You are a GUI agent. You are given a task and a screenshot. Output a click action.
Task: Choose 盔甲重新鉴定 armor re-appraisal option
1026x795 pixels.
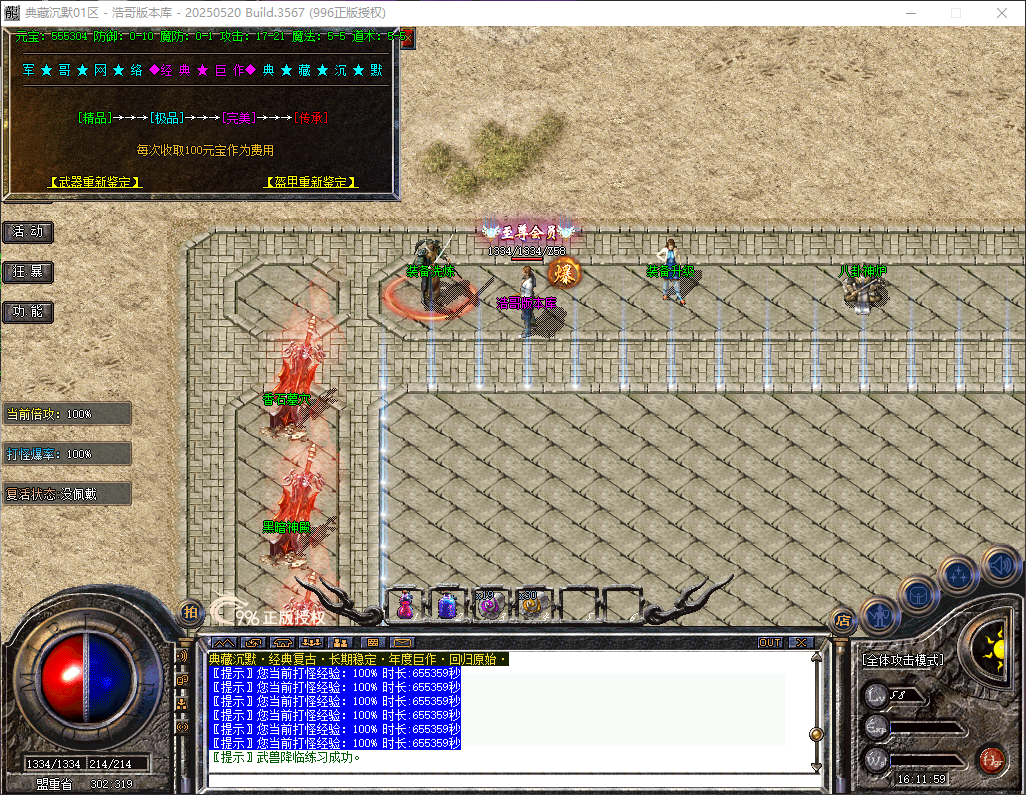coord(311,182)
